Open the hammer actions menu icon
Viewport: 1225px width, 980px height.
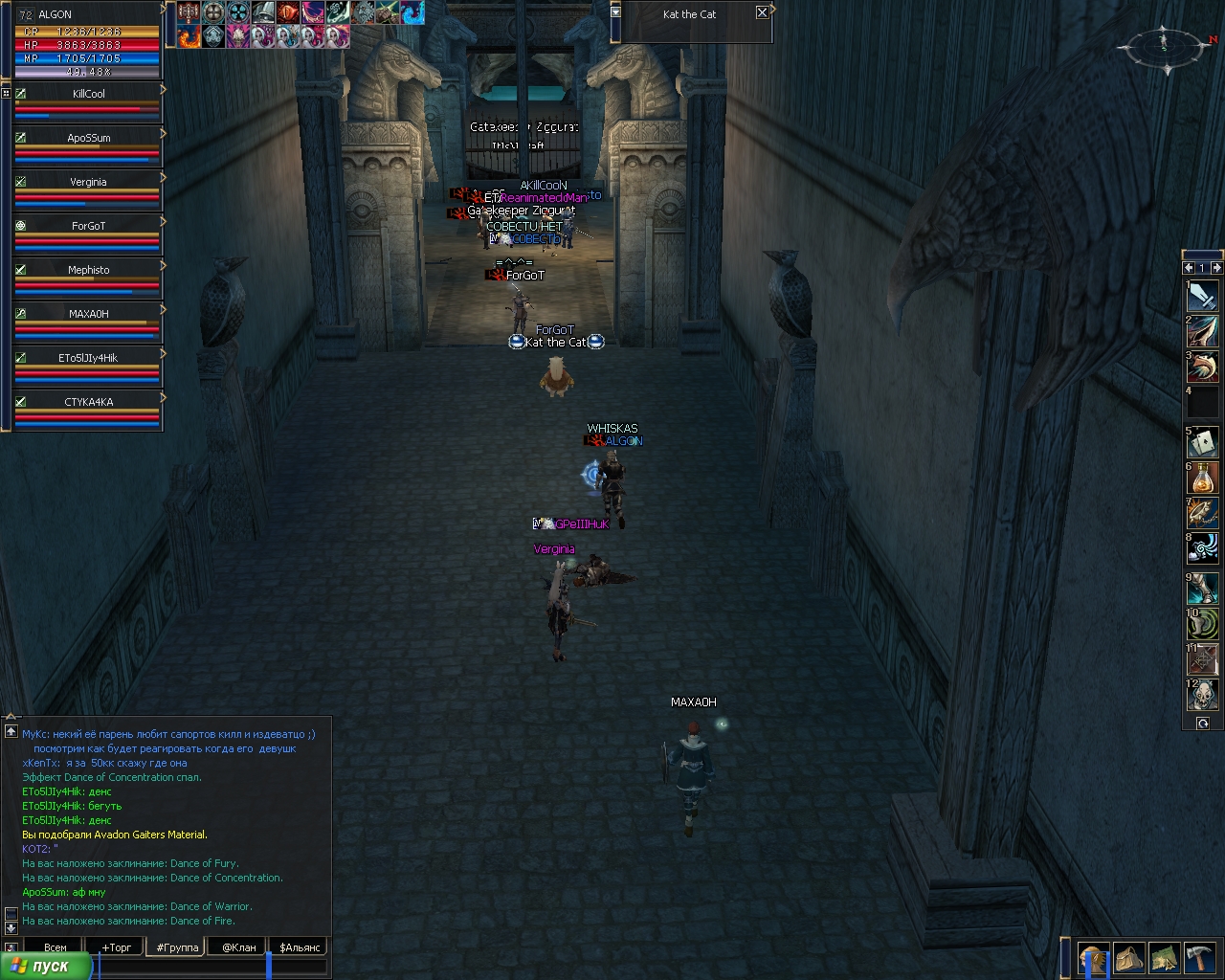(x=1199, y=958)
